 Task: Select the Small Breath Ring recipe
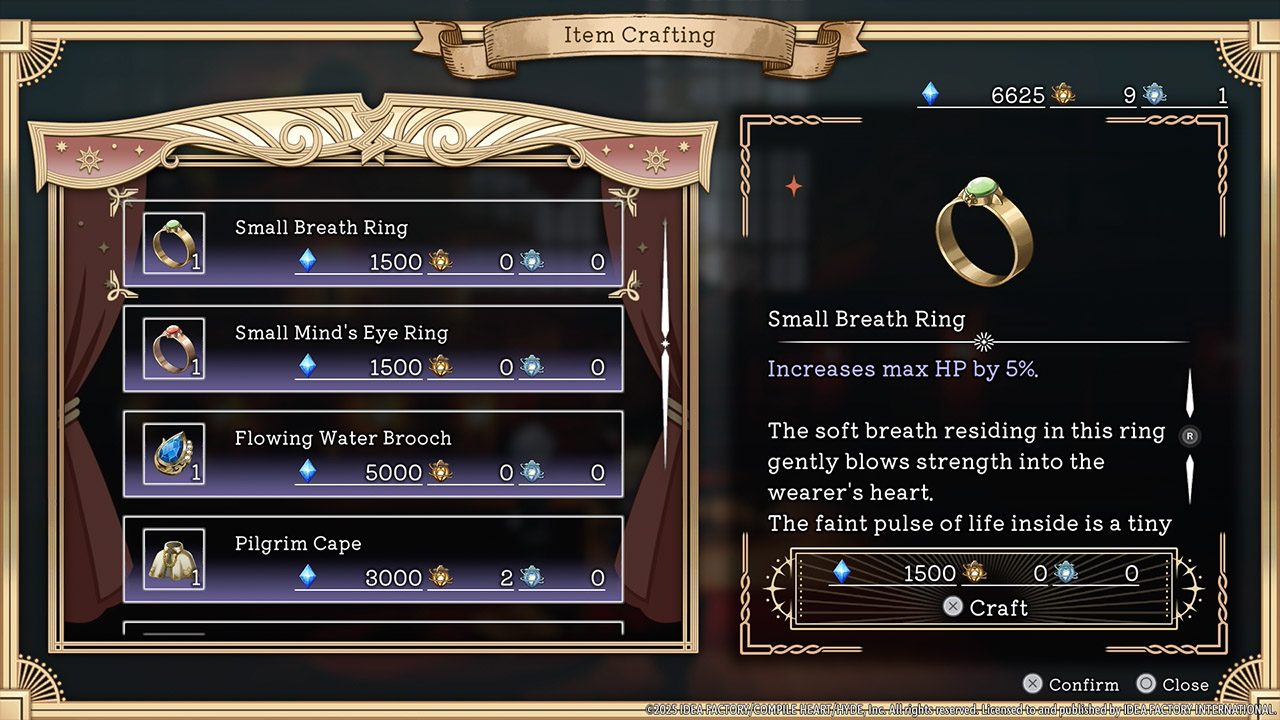pos(372,243)
